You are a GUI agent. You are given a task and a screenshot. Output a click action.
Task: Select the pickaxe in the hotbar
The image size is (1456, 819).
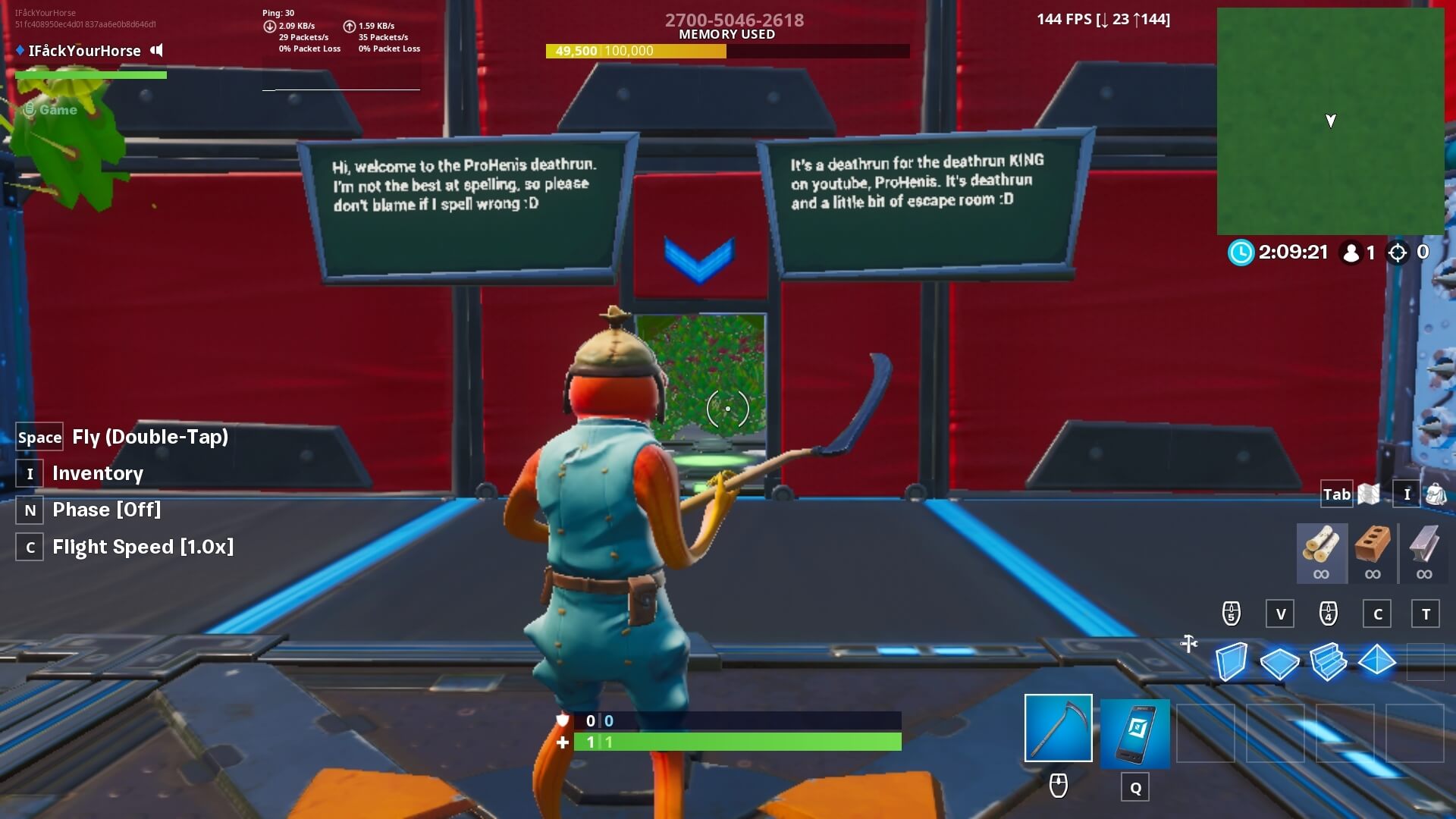(1058, 726)
